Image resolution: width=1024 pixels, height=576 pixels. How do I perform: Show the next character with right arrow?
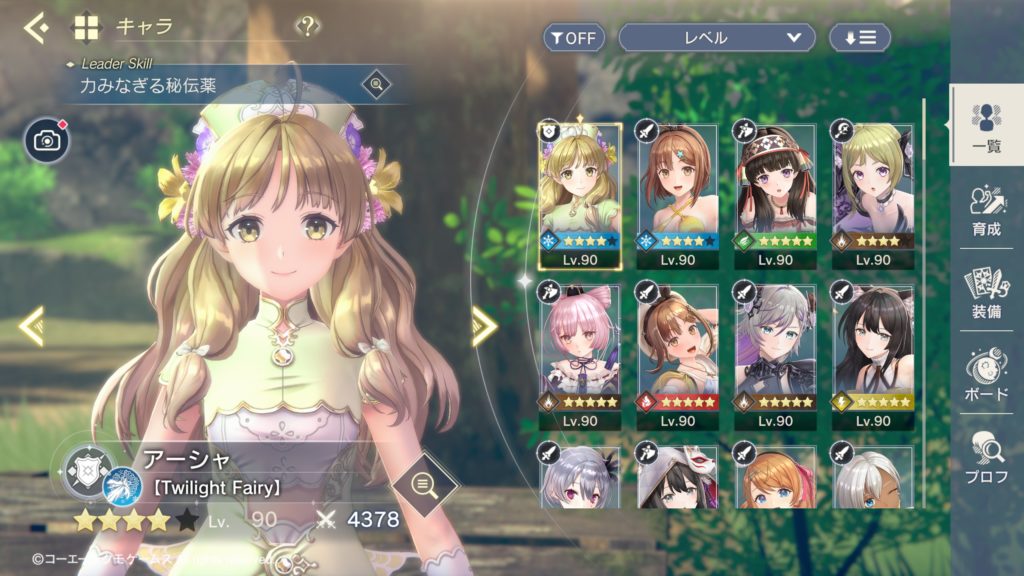484,326
